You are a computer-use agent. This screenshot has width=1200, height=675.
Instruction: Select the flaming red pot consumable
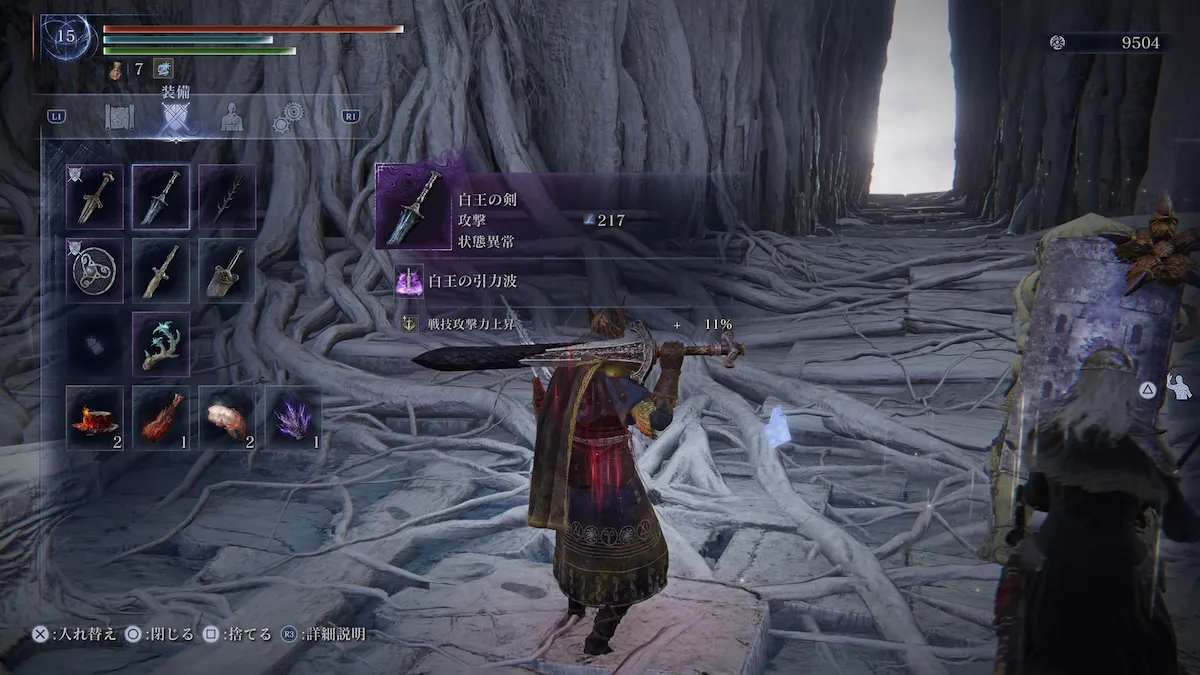95,417
